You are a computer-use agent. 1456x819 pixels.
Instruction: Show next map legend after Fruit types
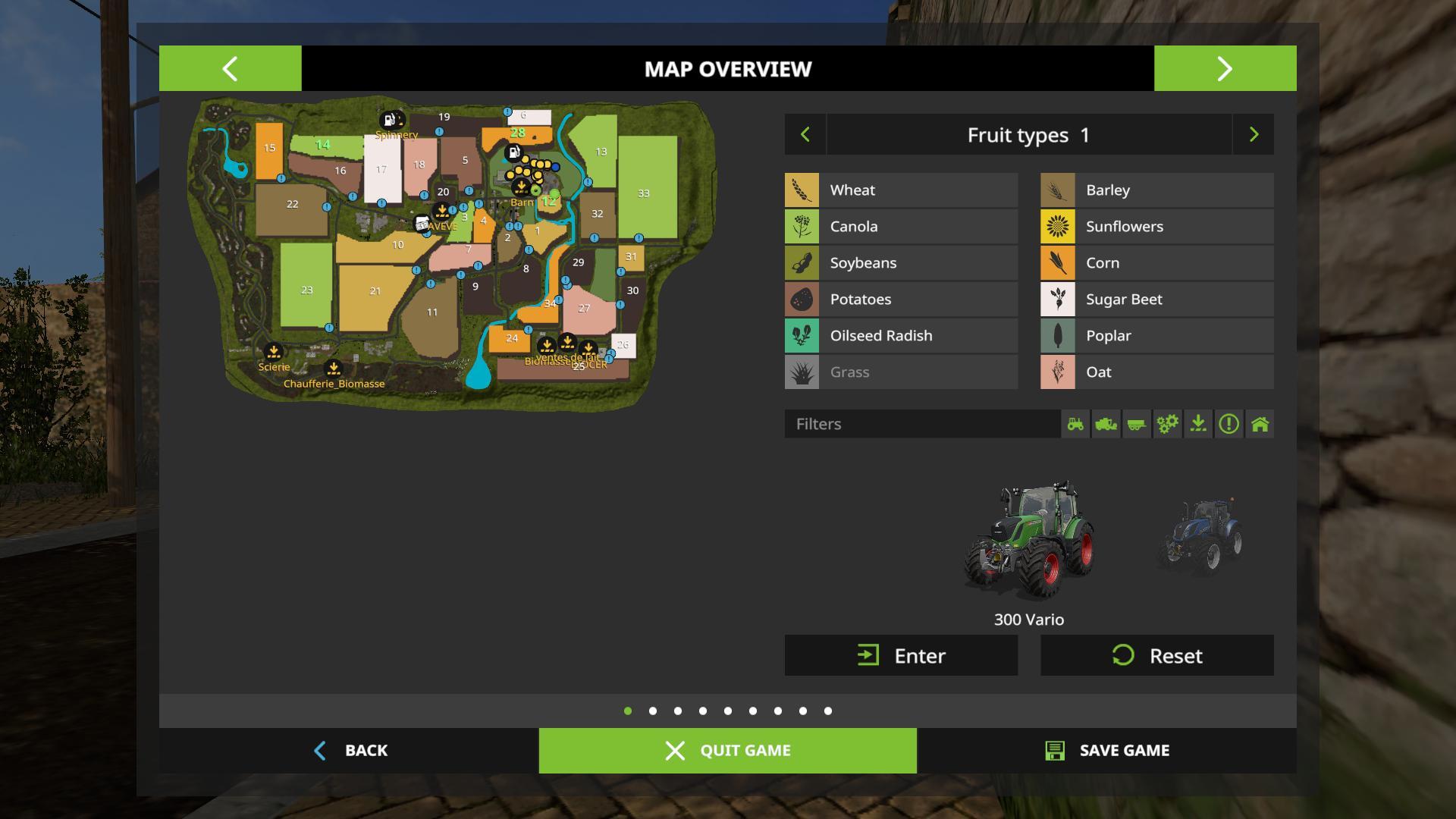[x=1253, y=135]
